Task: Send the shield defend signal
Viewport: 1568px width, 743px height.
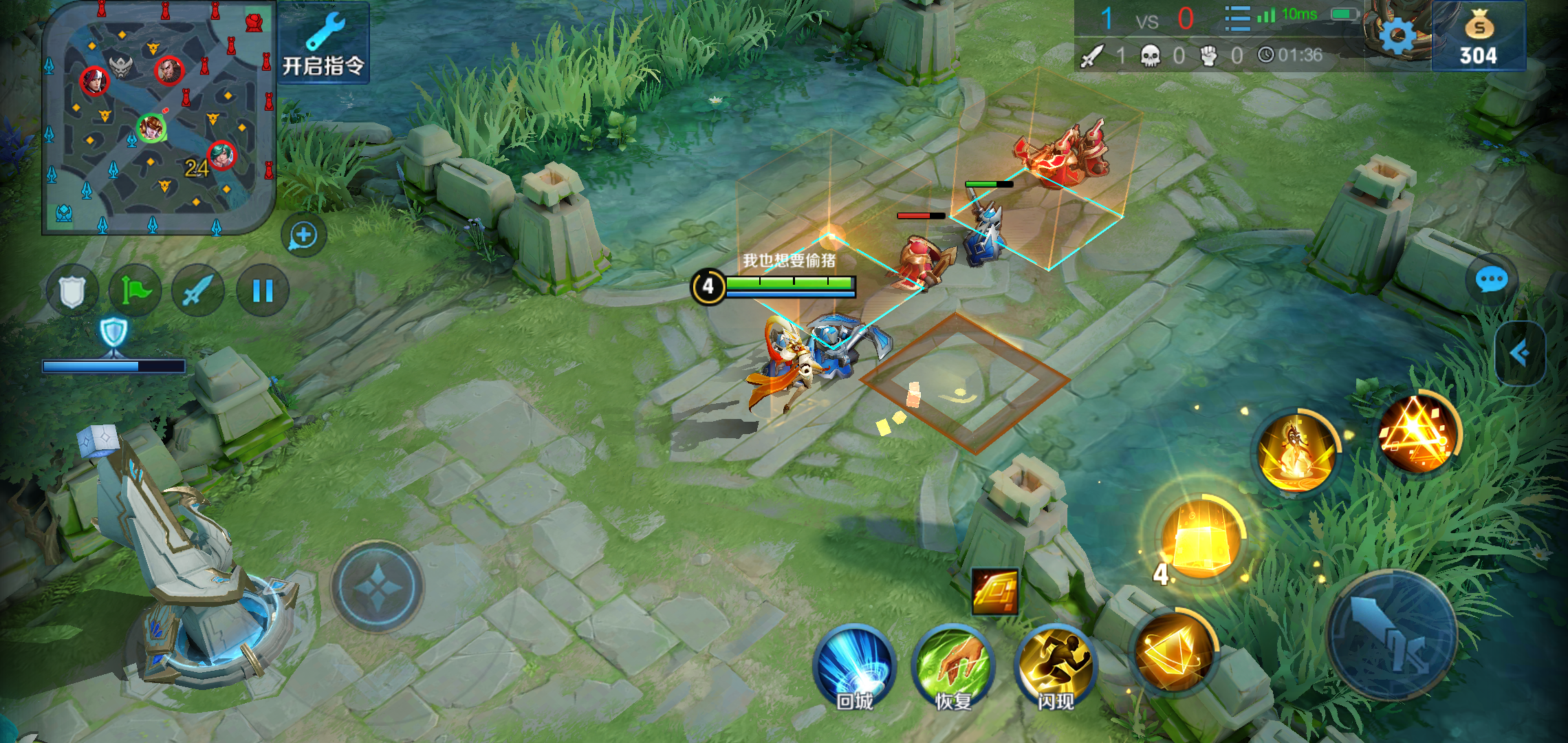Action: [x=72, y=292]
